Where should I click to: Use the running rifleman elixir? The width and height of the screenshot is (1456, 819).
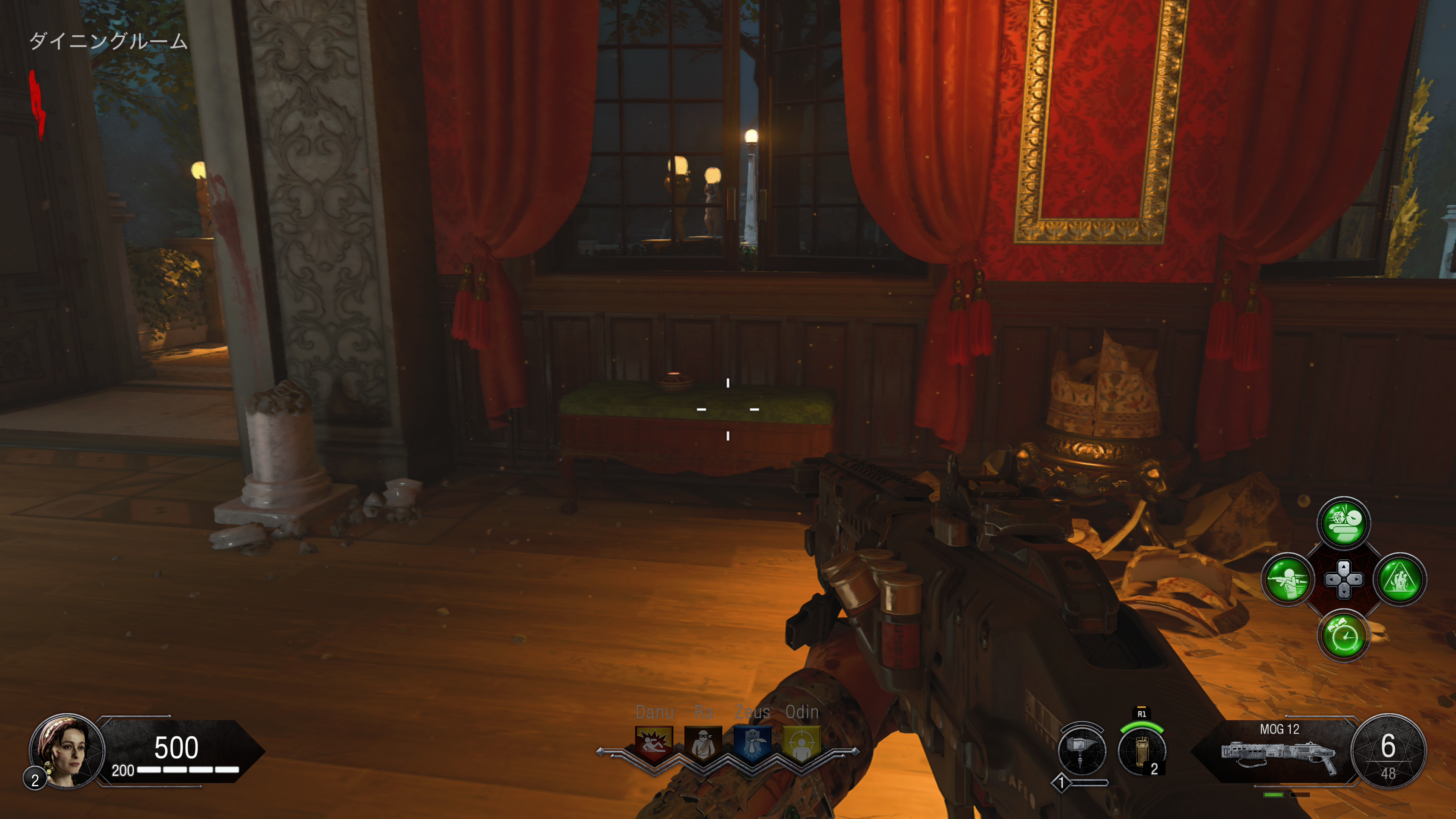coord(1288,579)
